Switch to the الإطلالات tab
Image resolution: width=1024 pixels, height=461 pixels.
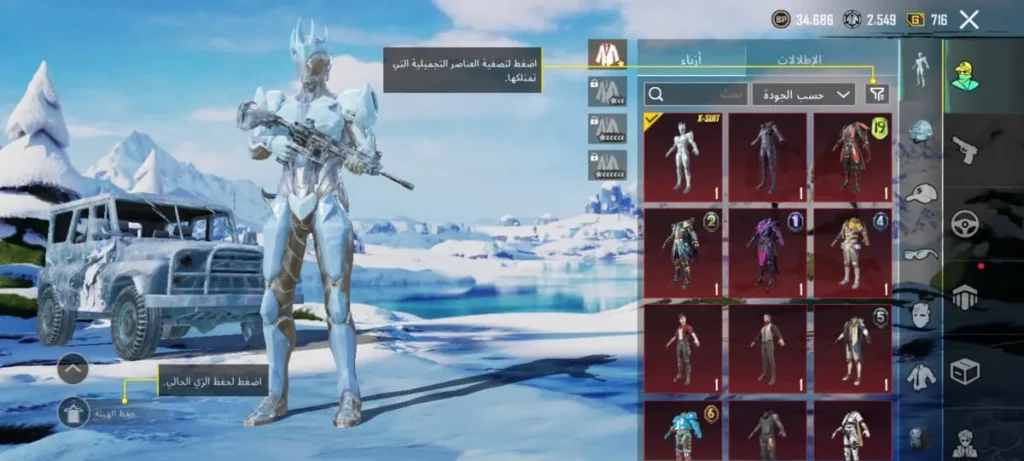(799, 60)
